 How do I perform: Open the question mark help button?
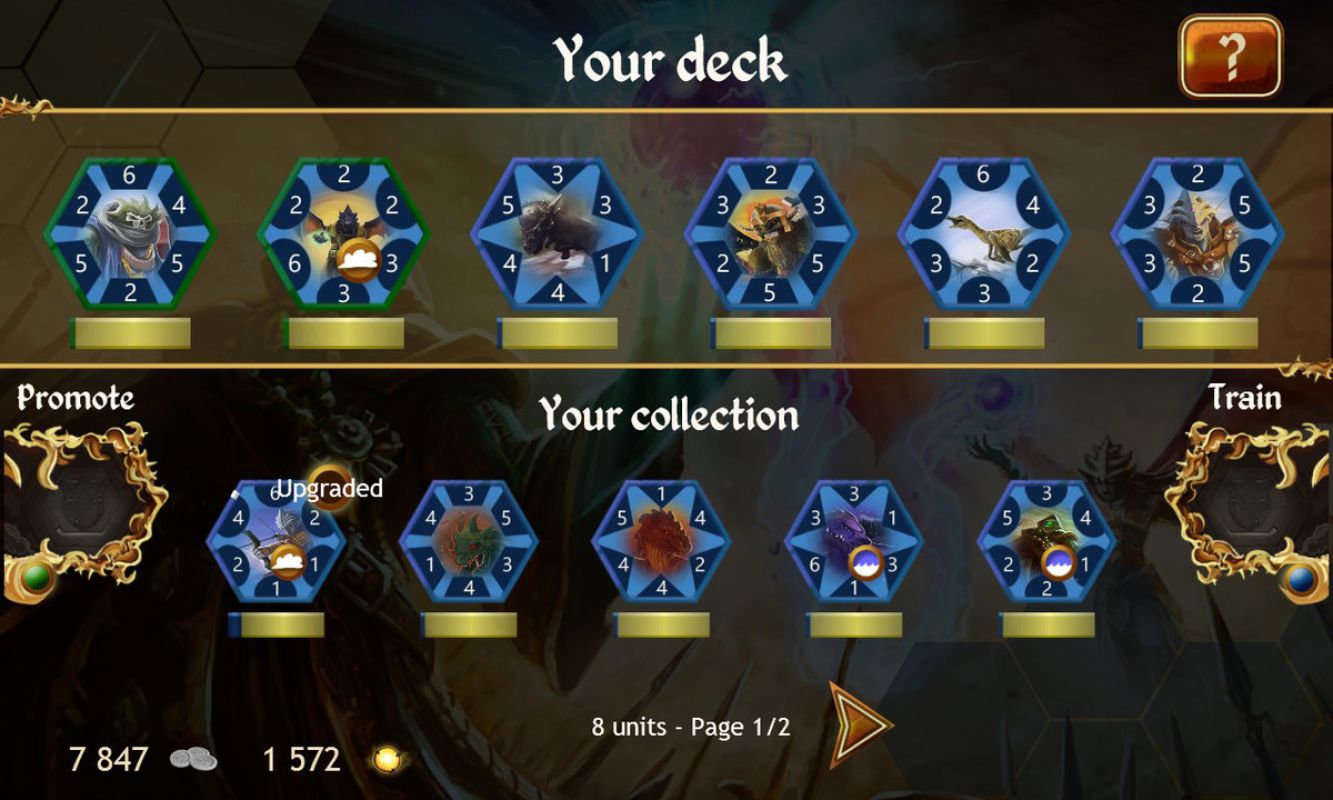[1230, 57]
